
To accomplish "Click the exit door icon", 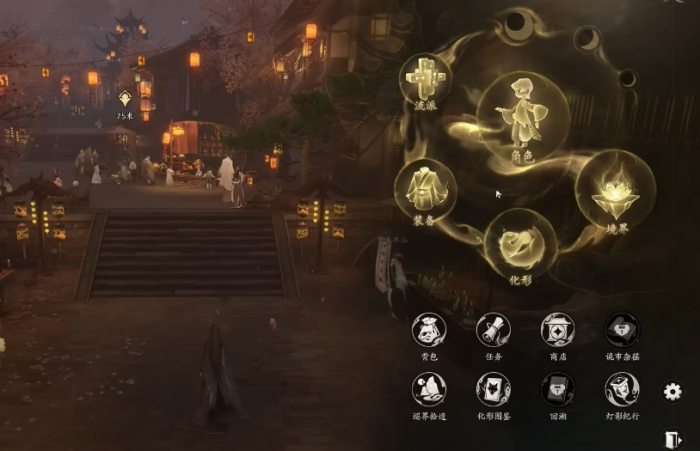I will [672, 438].
